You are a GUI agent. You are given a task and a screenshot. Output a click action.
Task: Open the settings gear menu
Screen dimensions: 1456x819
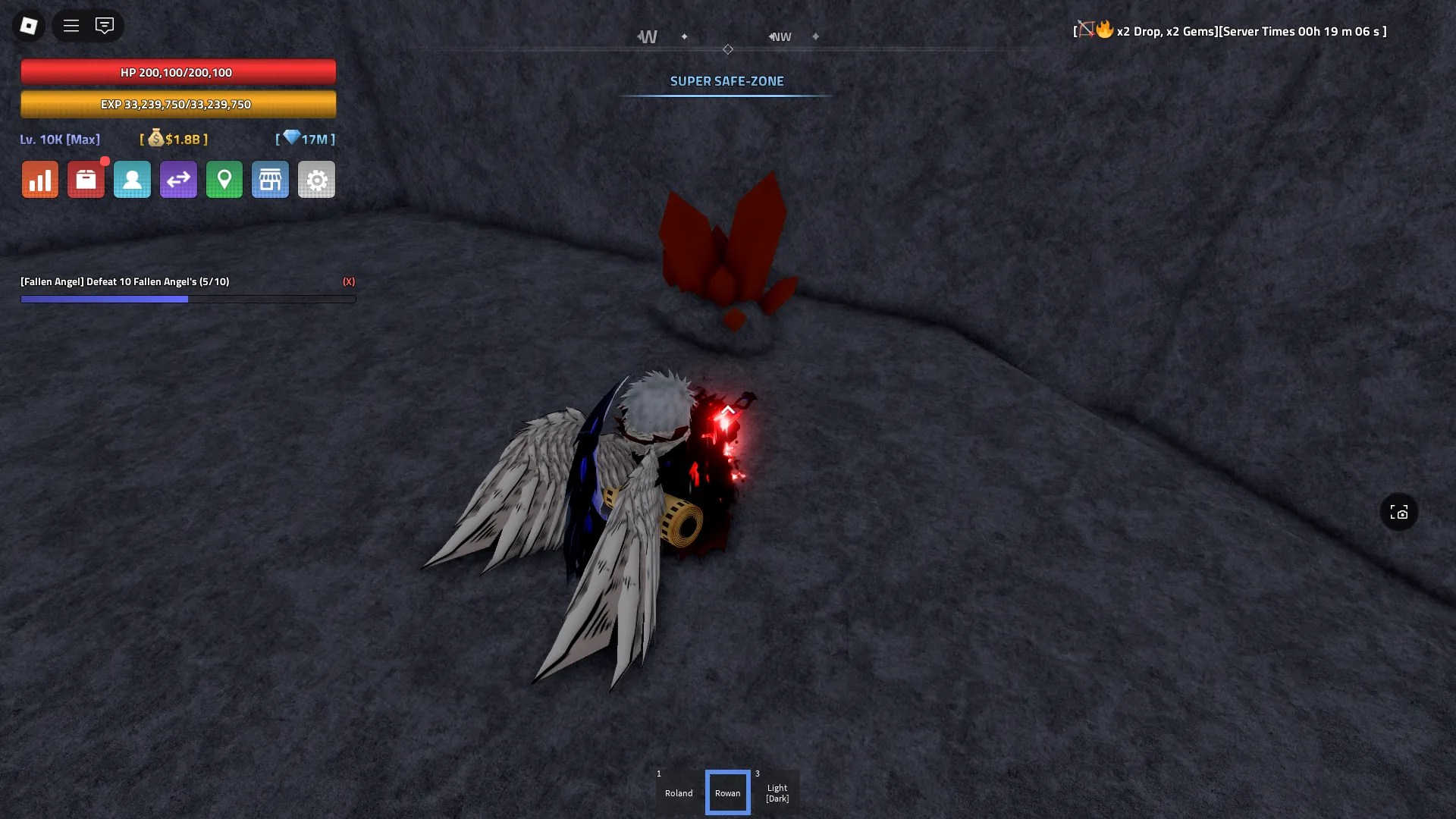(316, 179)
